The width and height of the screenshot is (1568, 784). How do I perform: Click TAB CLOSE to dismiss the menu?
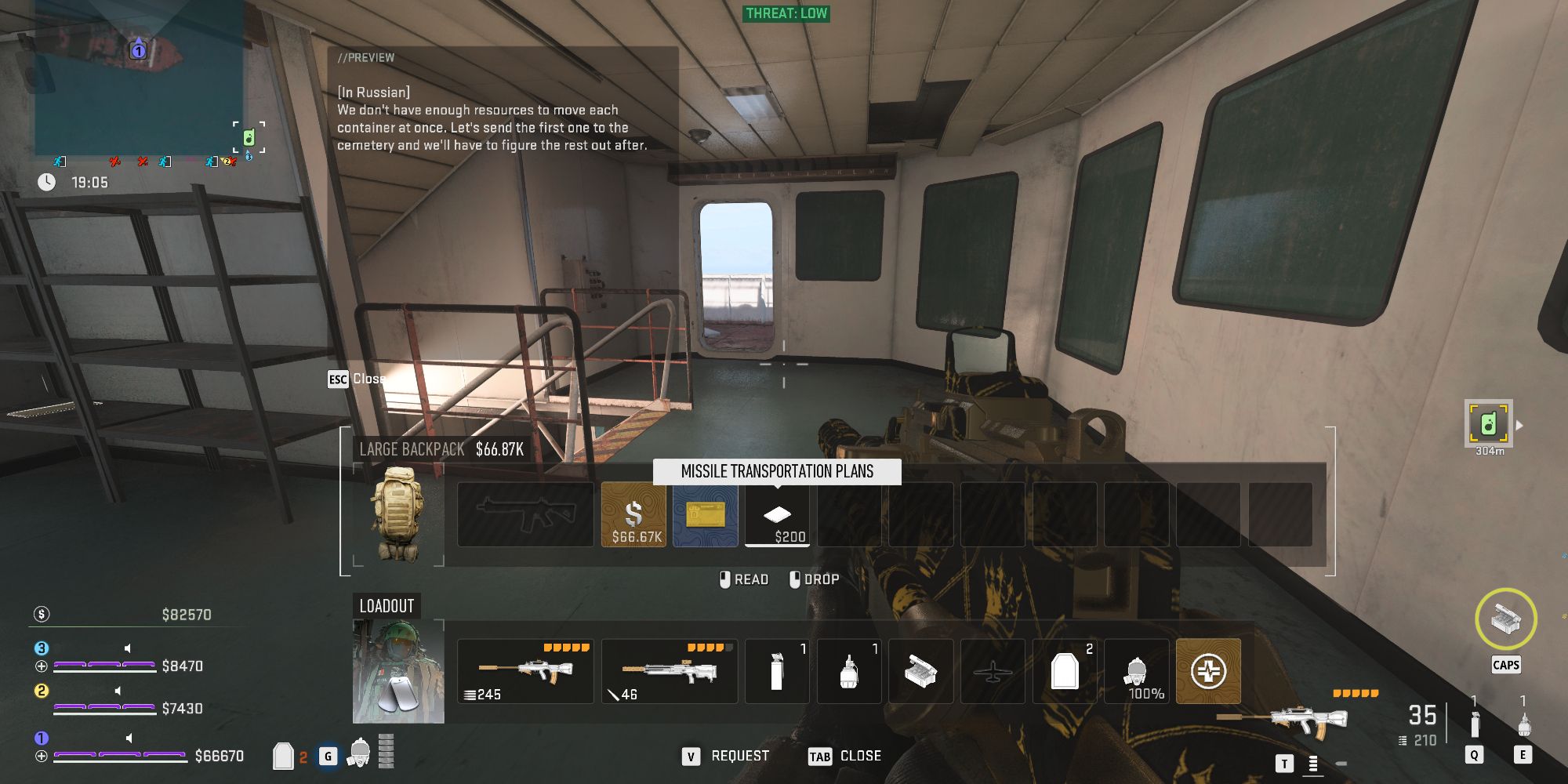(x=844, y=755)
